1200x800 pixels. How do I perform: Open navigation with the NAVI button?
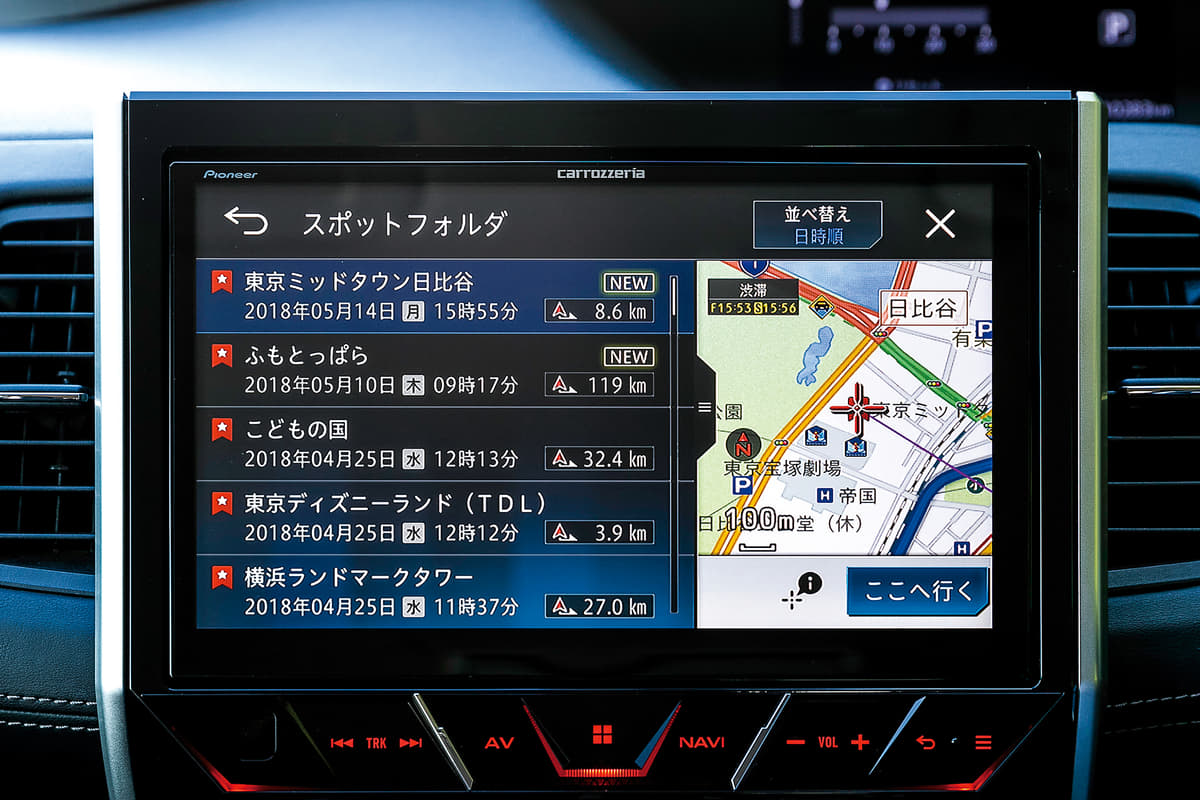click(x=702, y=742)
